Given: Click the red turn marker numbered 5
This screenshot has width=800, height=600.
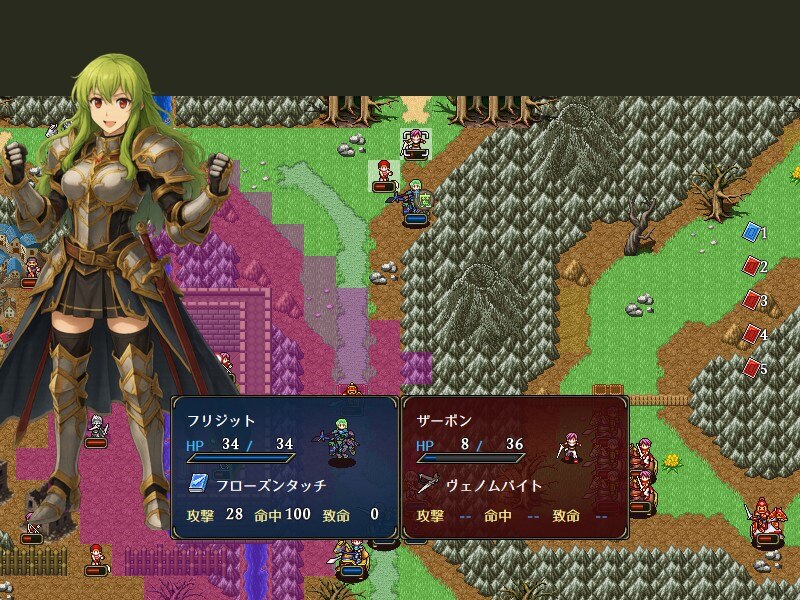Looking at the screenshot, I should tap(752, 368).
